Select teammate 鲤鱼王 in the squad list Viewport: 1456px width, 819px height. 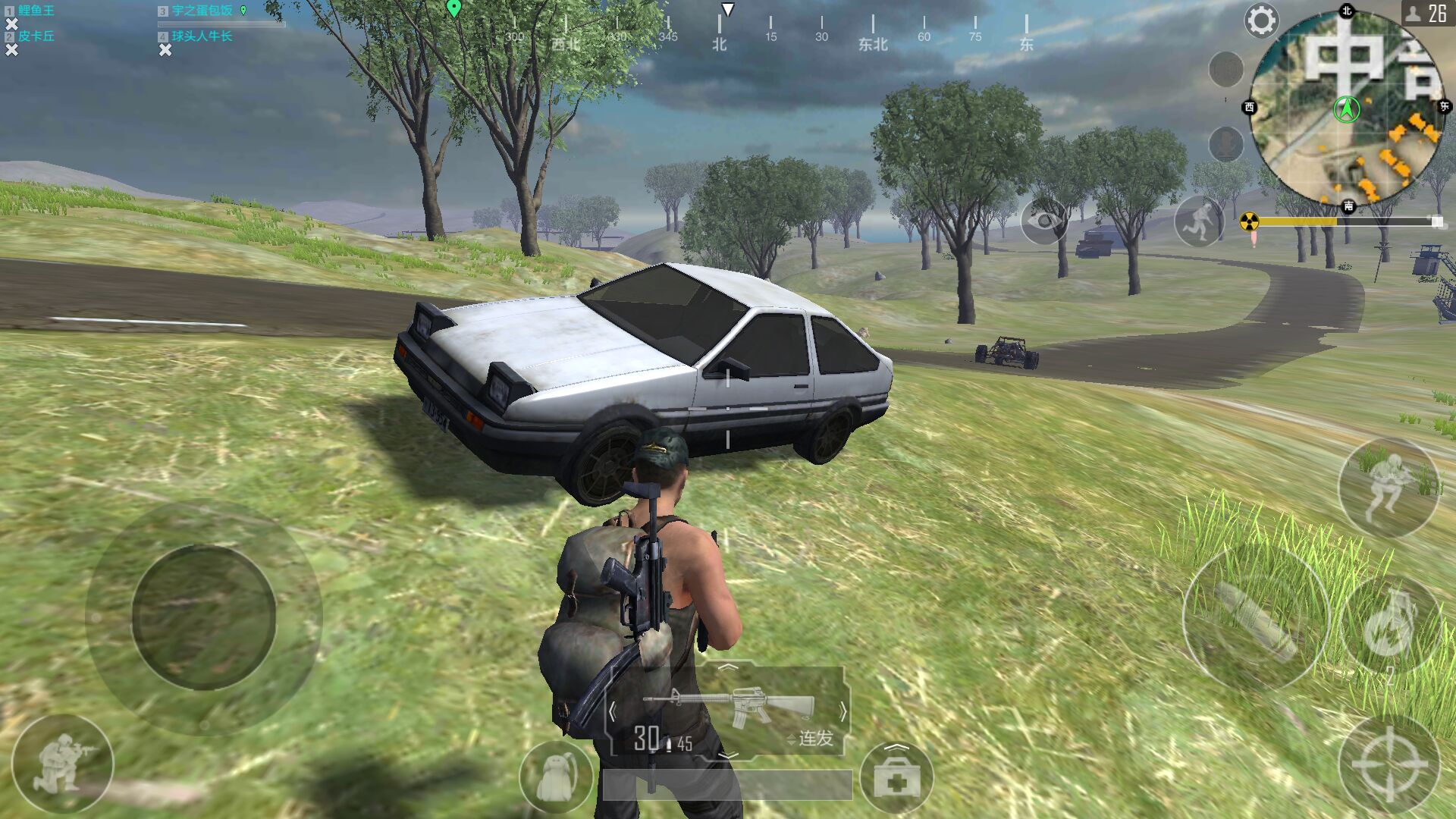36,11
